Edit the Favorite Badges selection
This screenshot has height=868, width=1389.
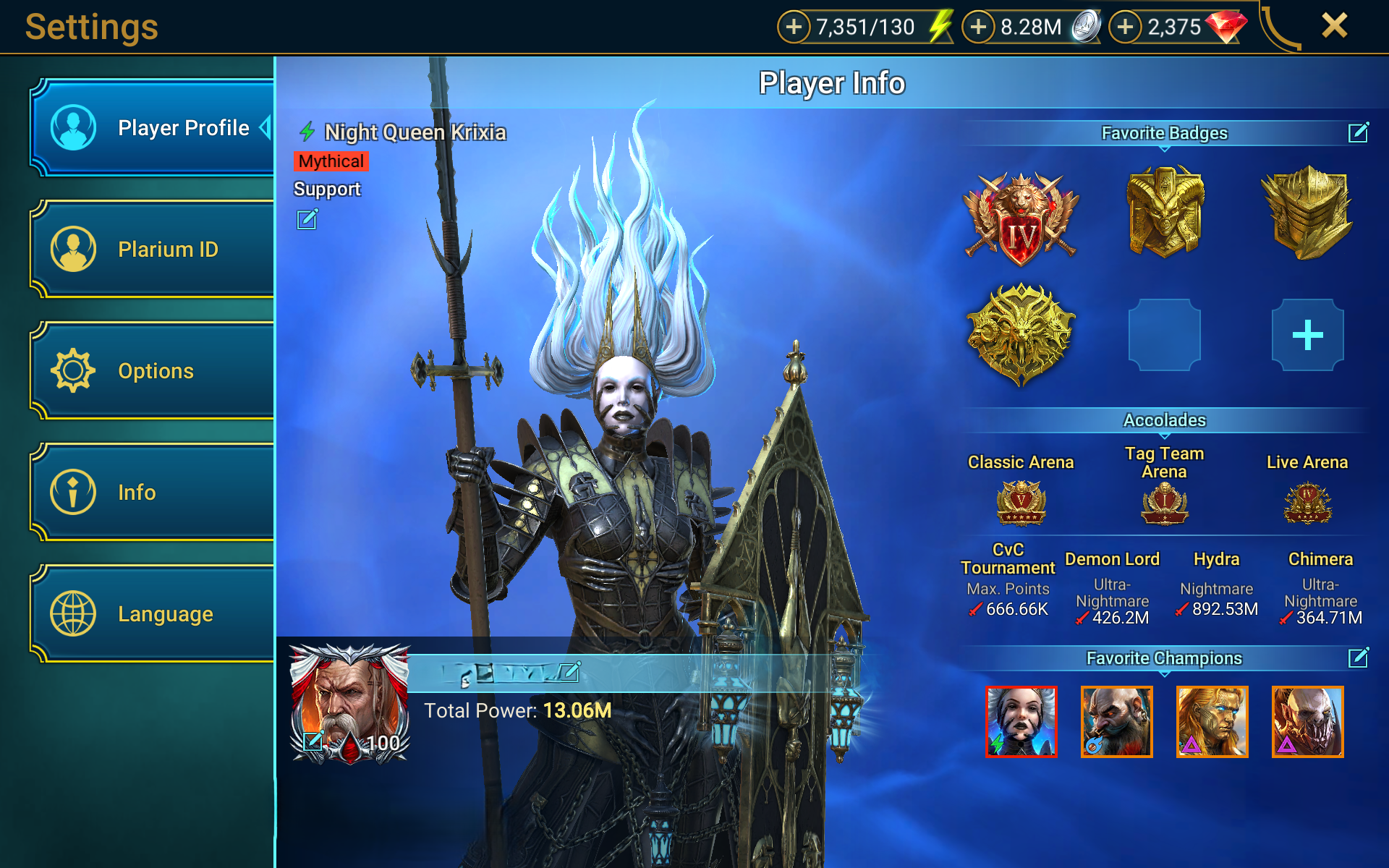point(1358,133)
